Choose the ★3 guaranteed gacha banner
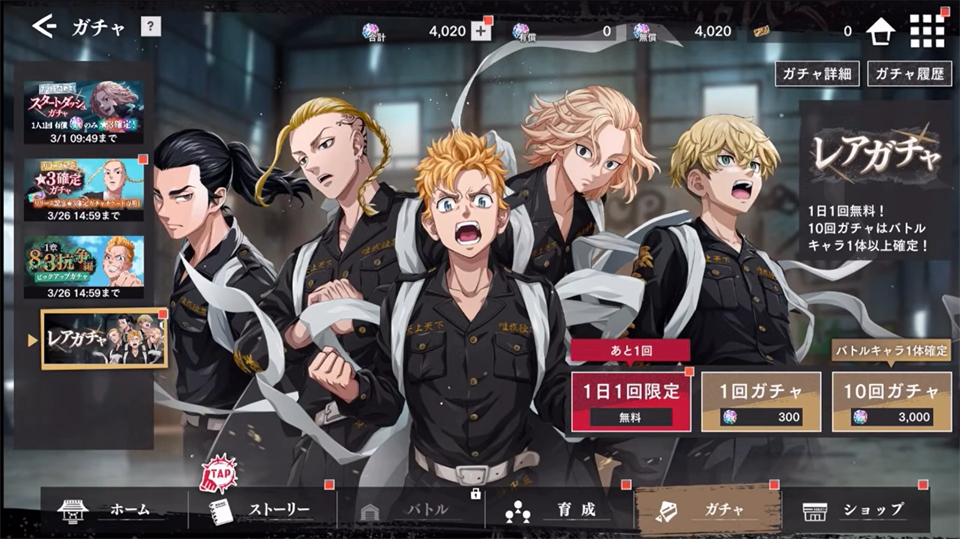Screen dimensions: 960x539 coord(84,190)
